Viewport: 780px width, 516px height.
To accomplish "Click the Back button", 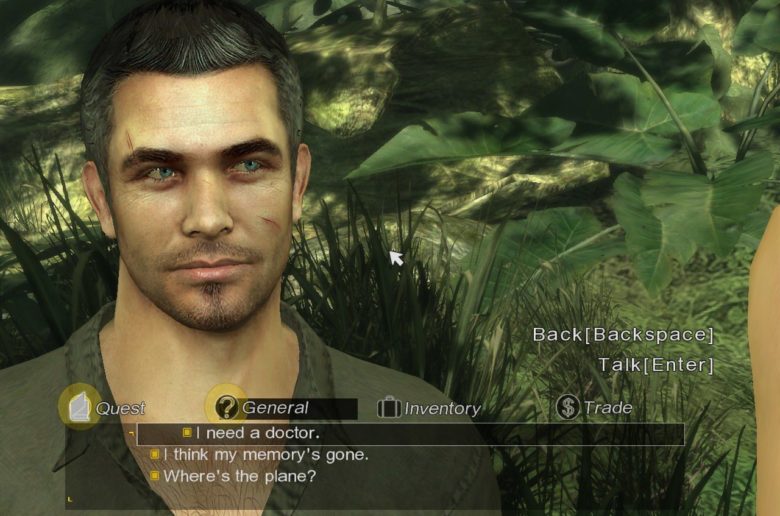I will [x=622, y=335].
